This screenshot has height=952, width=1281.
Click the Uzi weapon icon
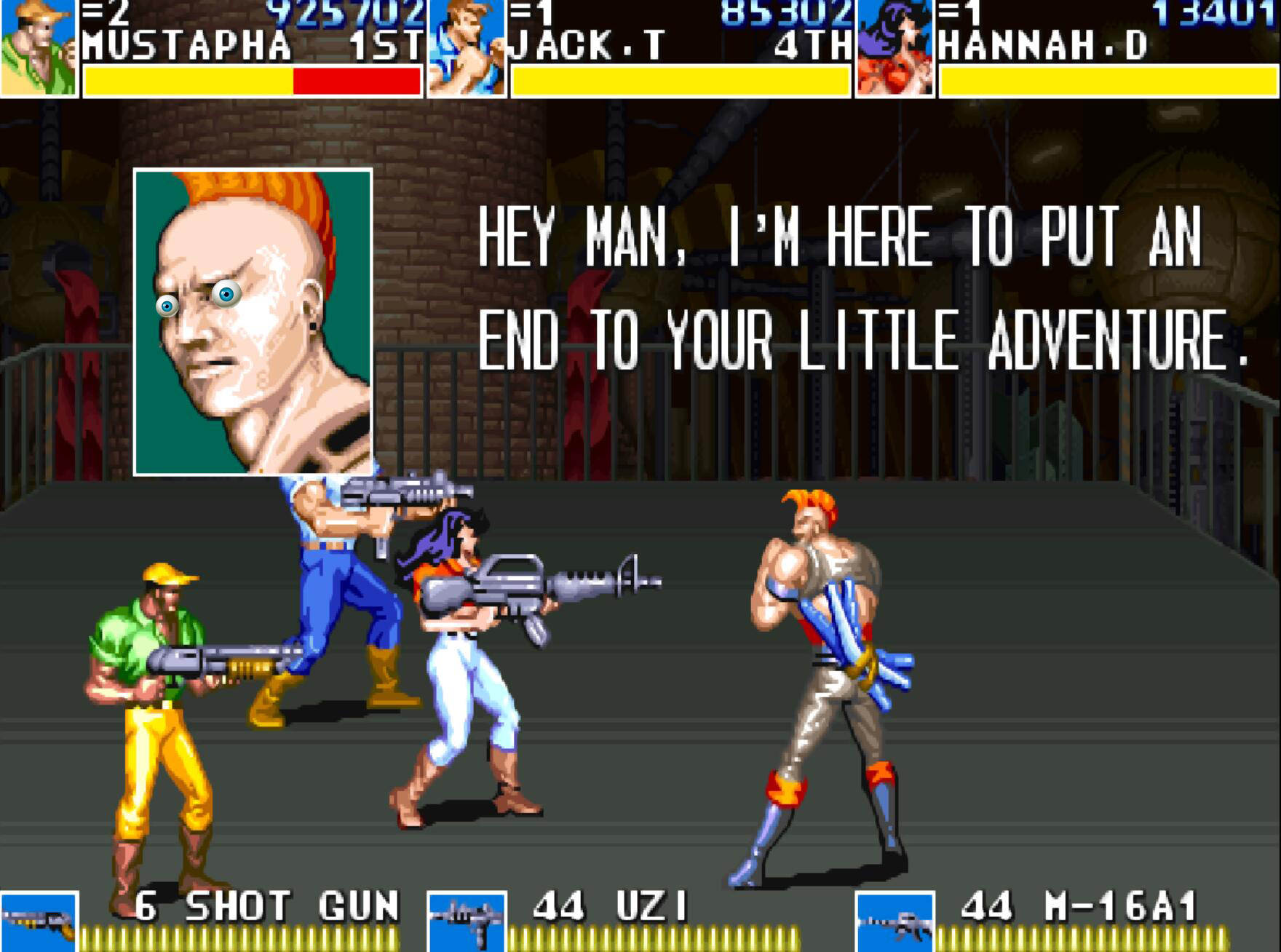[467, 921]
